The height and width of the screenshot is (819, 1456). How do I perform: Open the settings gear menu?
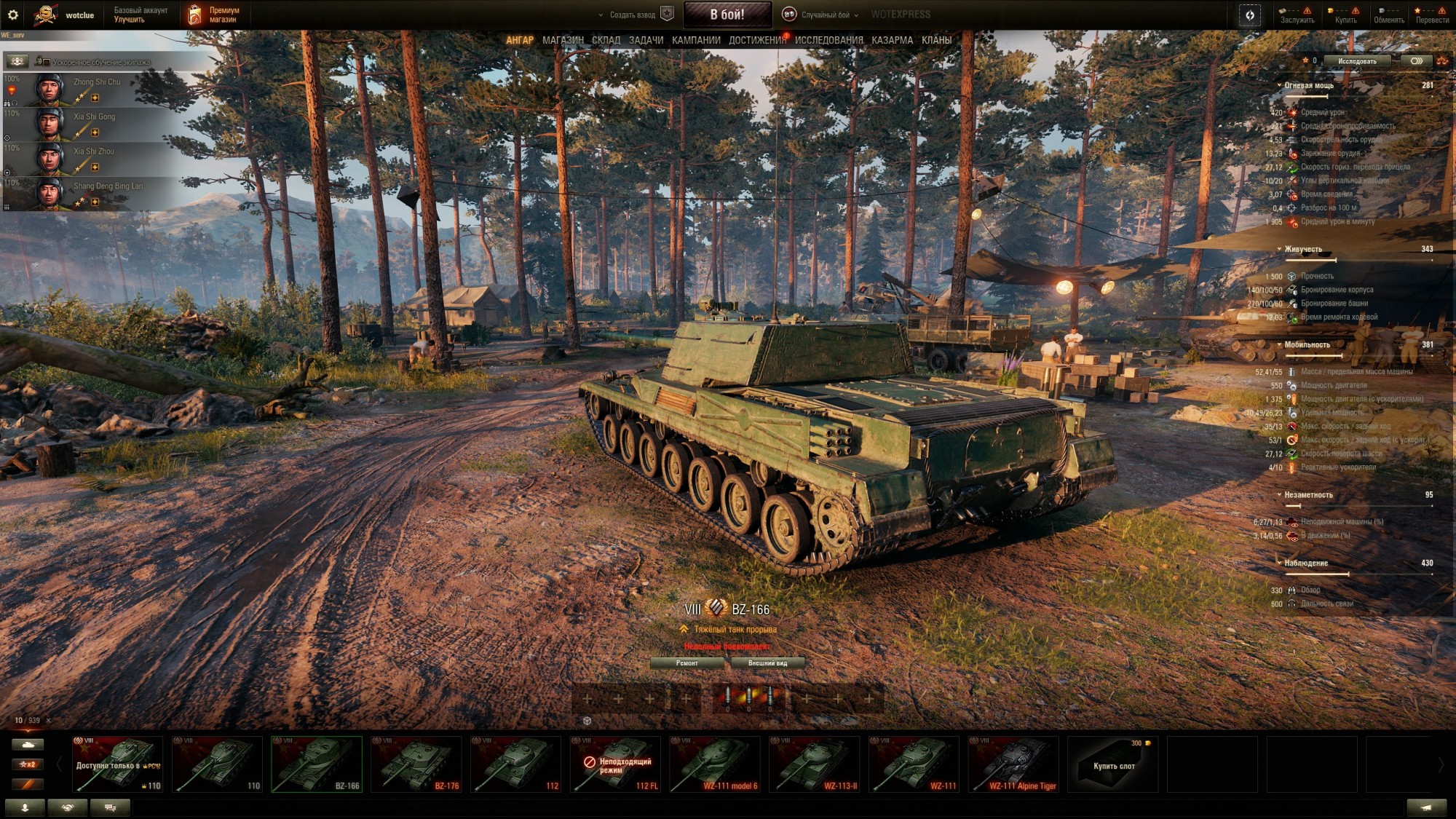(12, 15)
